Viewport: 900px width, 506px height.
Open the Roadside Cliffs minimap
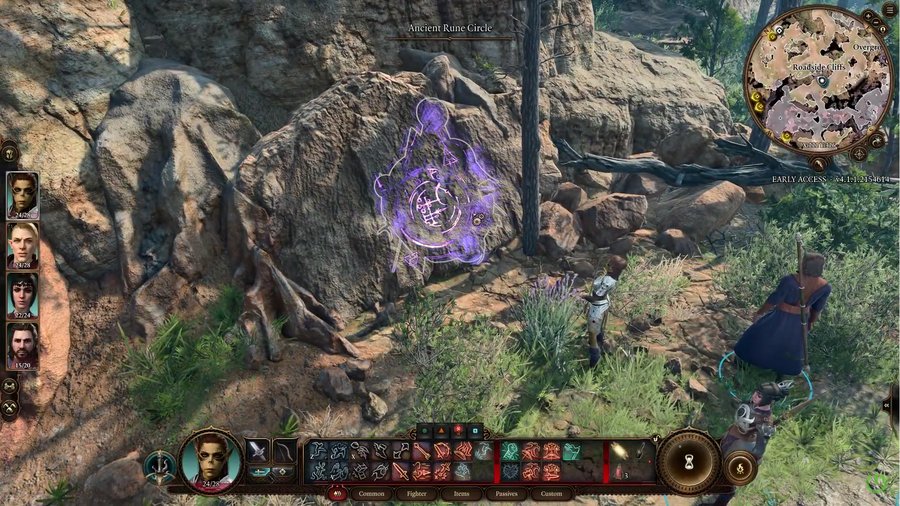pyautogui.click(x=818, y=83)
